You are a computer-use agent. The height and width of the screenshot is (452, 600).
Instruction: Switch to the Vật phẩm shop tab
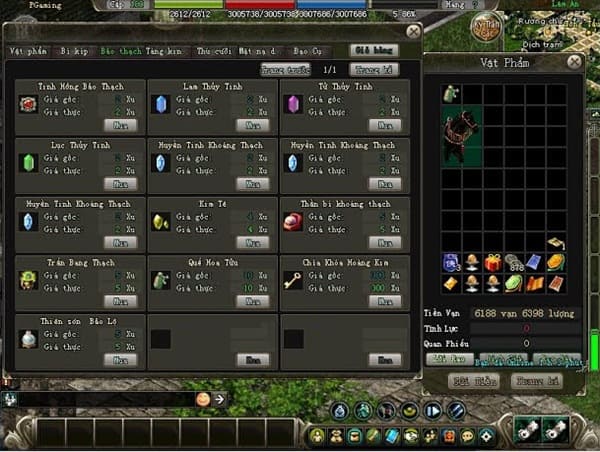tap(21, 49)
